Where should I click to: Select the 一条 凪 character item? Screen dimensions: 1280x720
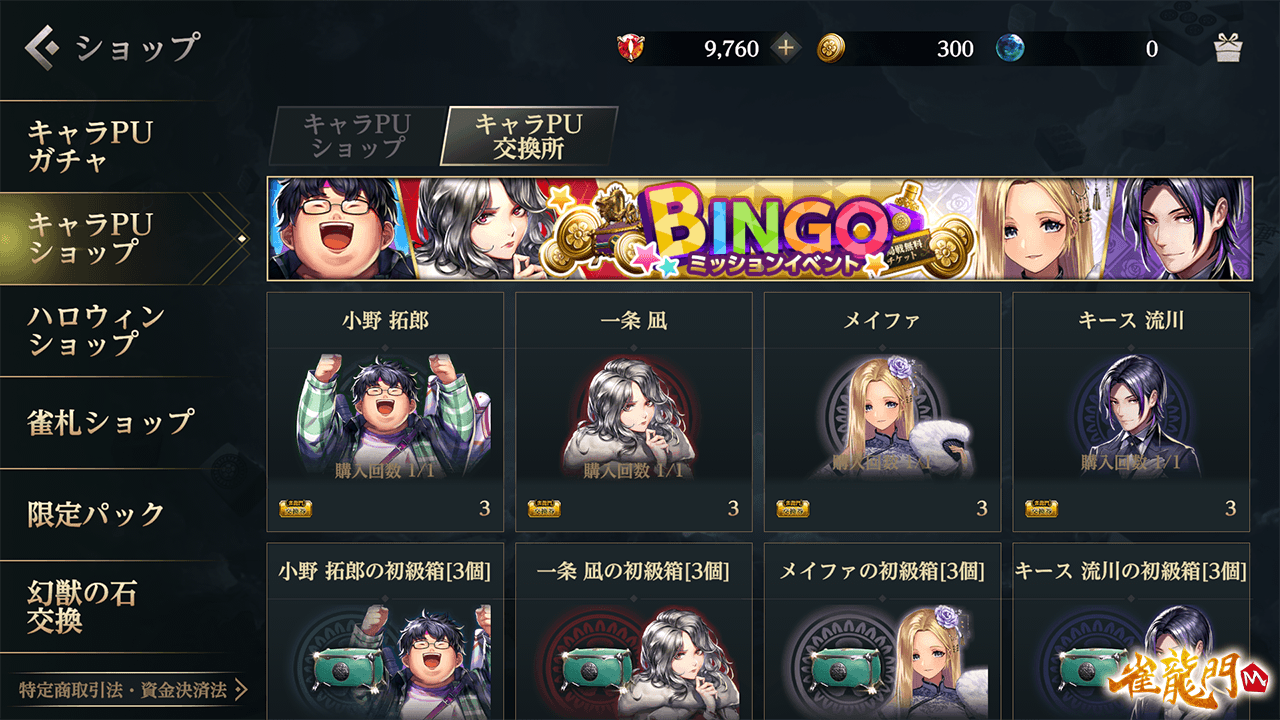point(634,411)
